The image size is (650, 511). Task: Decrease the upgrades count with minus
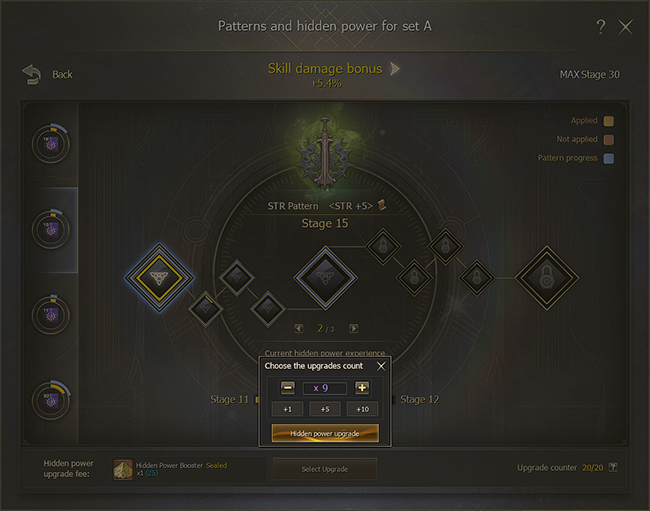288,388
